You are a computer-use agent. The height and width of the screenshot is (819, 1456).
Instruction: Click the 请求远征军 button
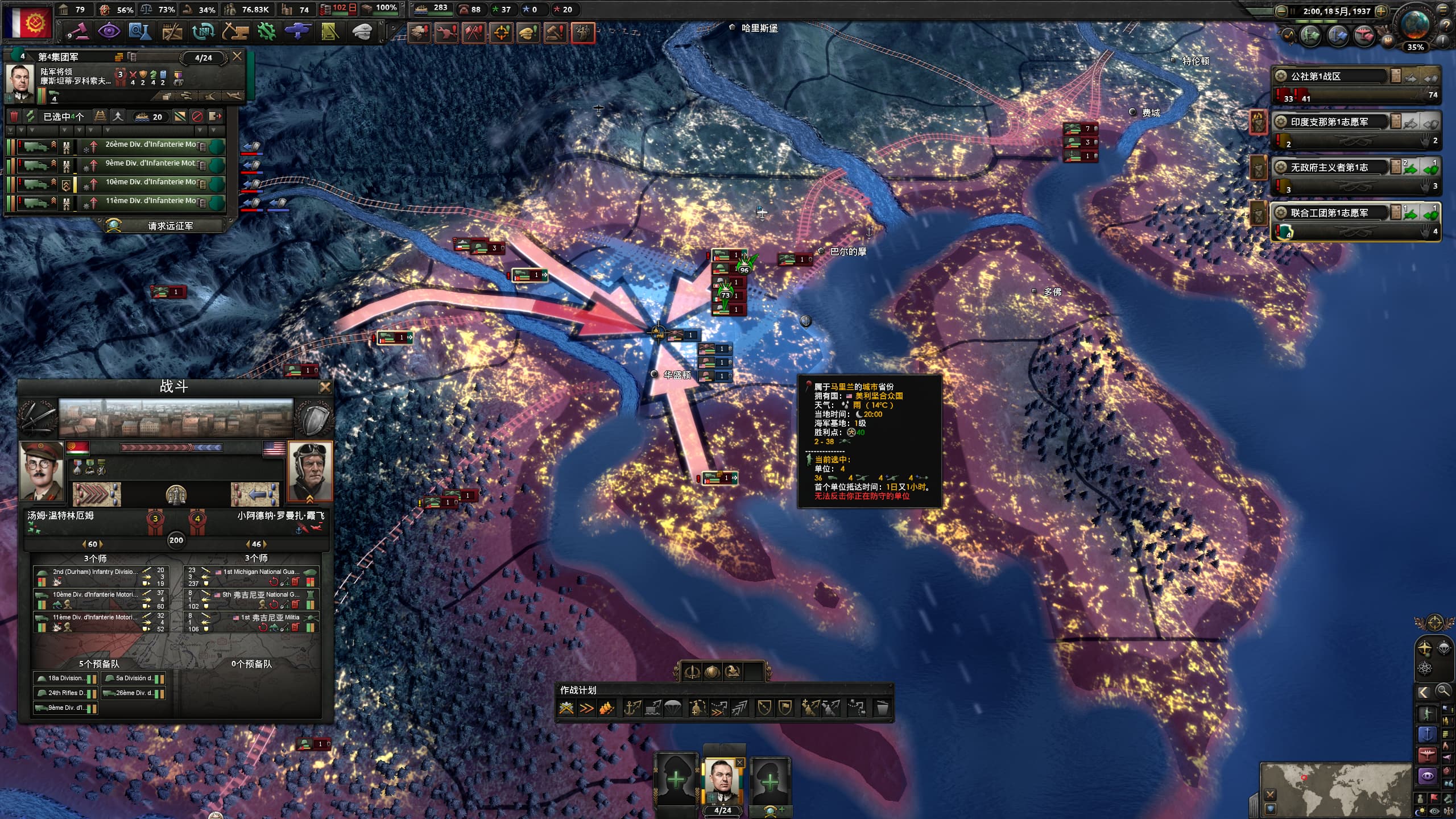coord(169,226)
